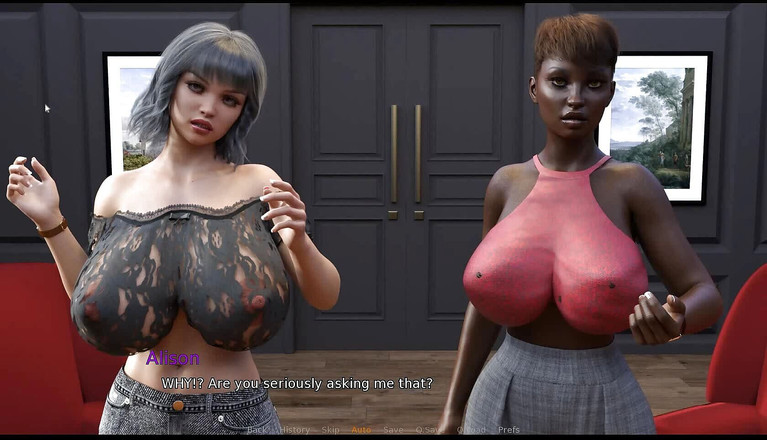767x440 pixels.
Task: Quick save with Q.Save
Action: point(430,430)
